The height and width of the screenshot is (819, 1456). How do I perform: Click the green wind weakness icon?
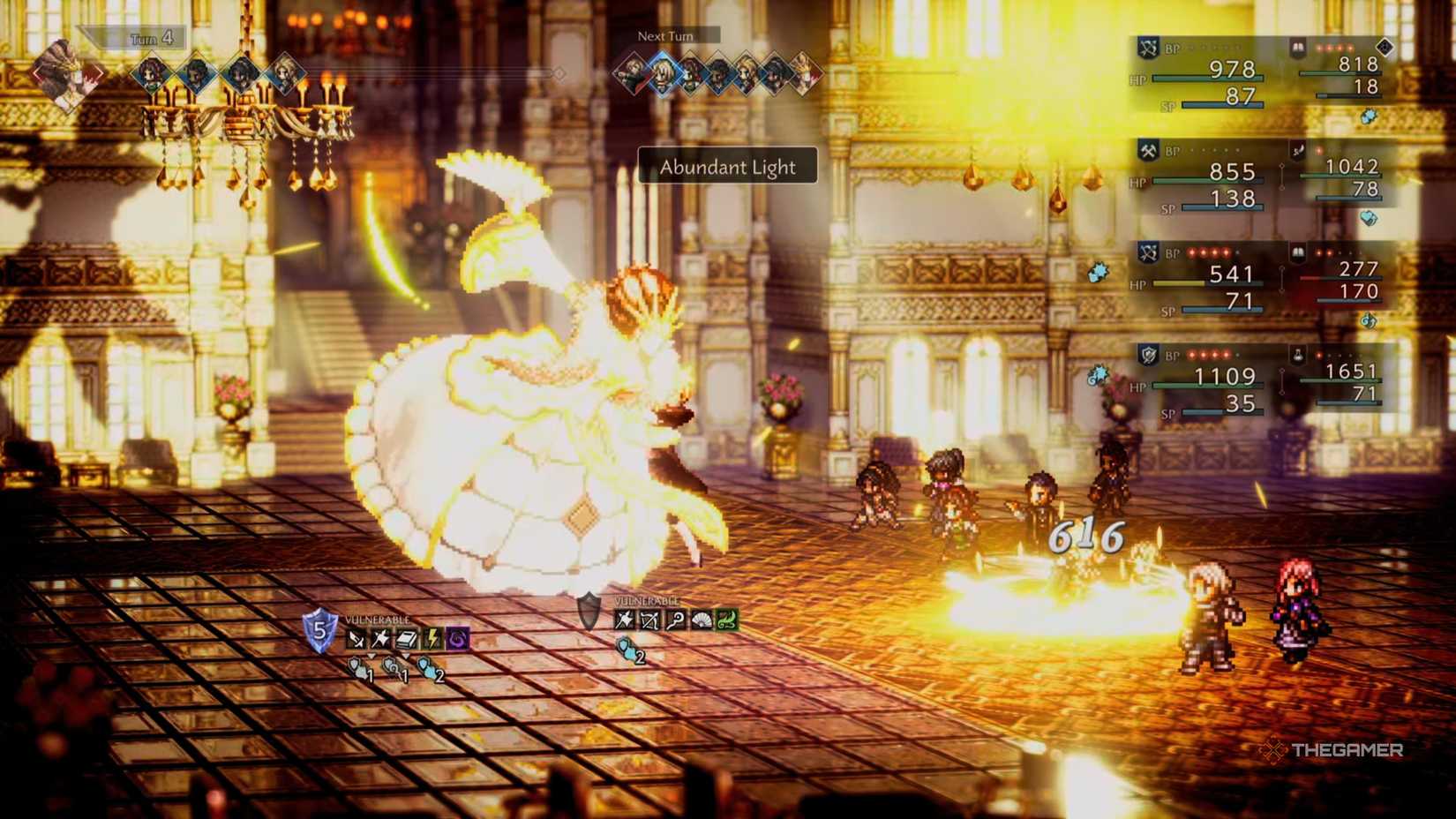click(726, 620)
